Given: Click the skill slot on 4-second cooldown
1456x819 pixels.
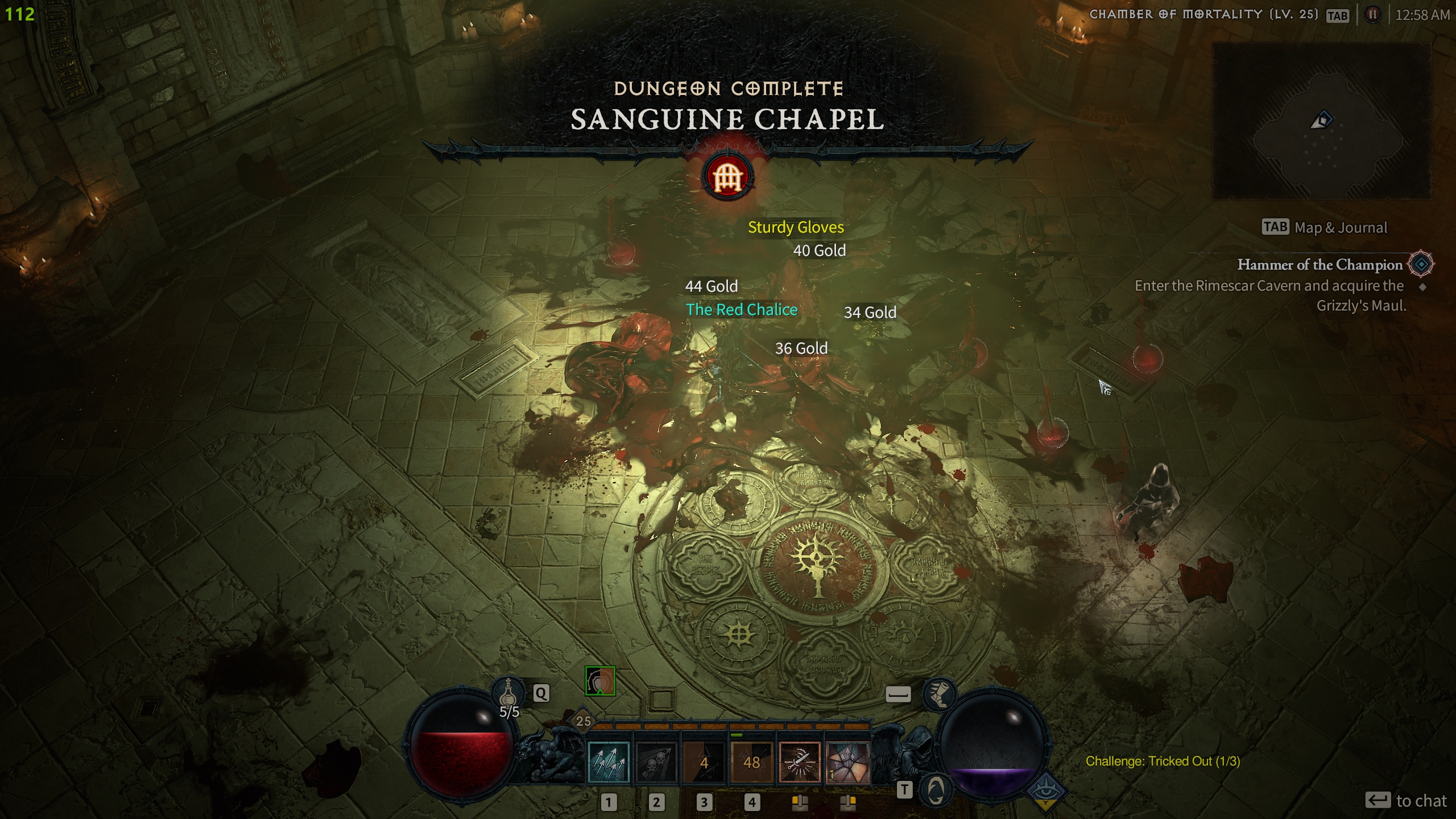Looking at the screenshot, I should point(704,762).
